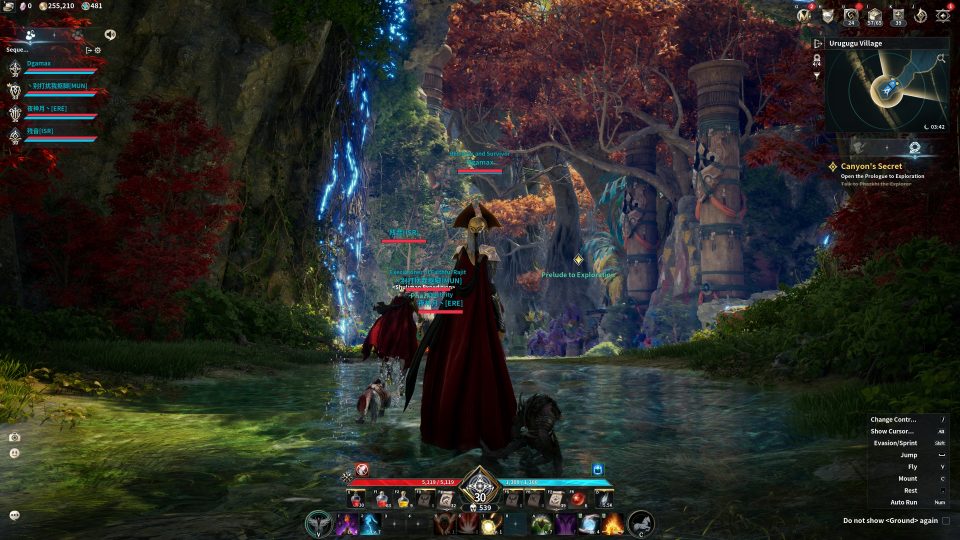Click the camera screenshot icon
This screenshot has width=960, height=540.
coord(15,437)
